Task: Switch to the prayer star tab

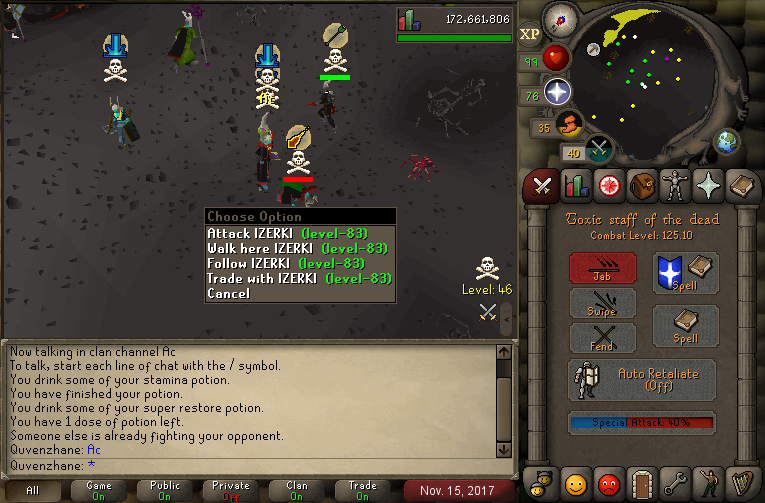Action: tap(708, 186)
